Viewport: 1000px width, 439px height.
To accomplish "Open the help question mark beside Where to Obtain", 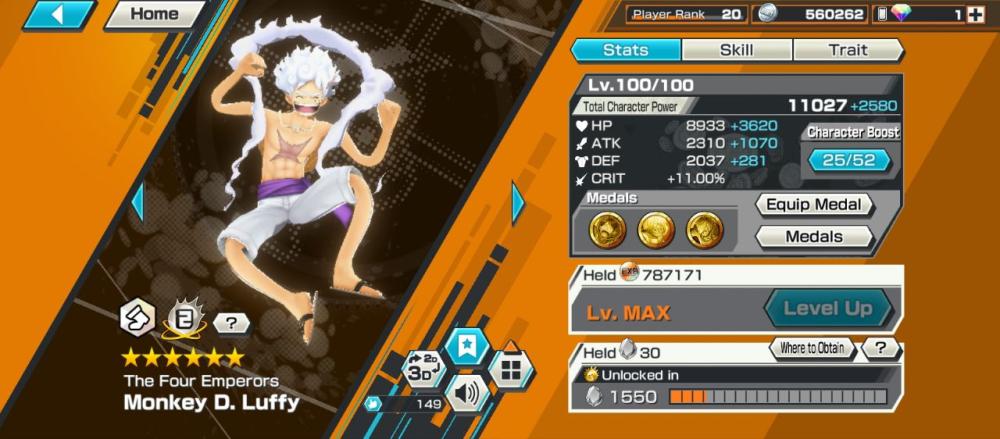I will tap(880, 349).
